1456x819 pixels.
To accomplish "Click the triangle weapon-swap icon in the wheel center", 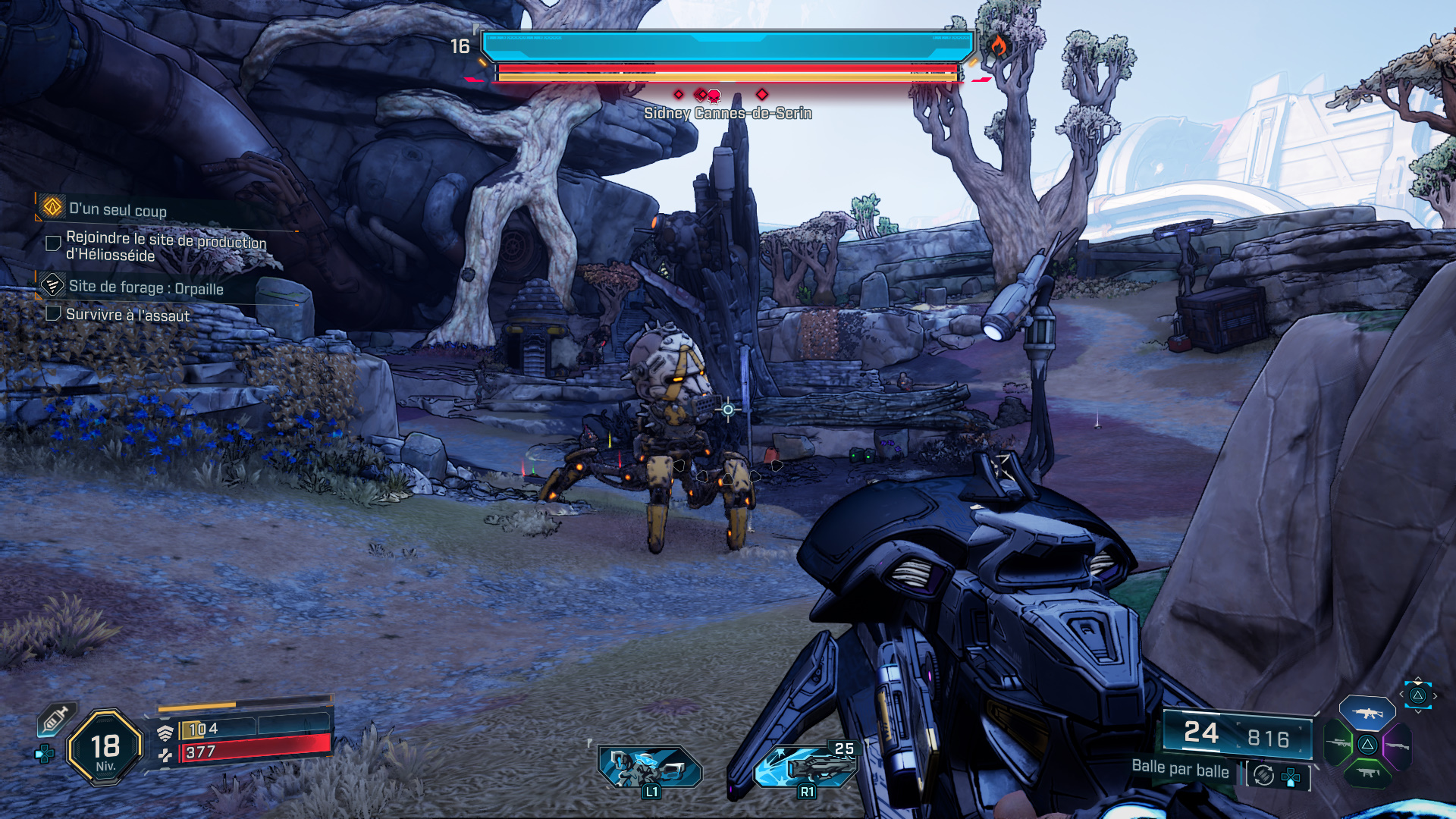I will click(x=1367, y=744).
